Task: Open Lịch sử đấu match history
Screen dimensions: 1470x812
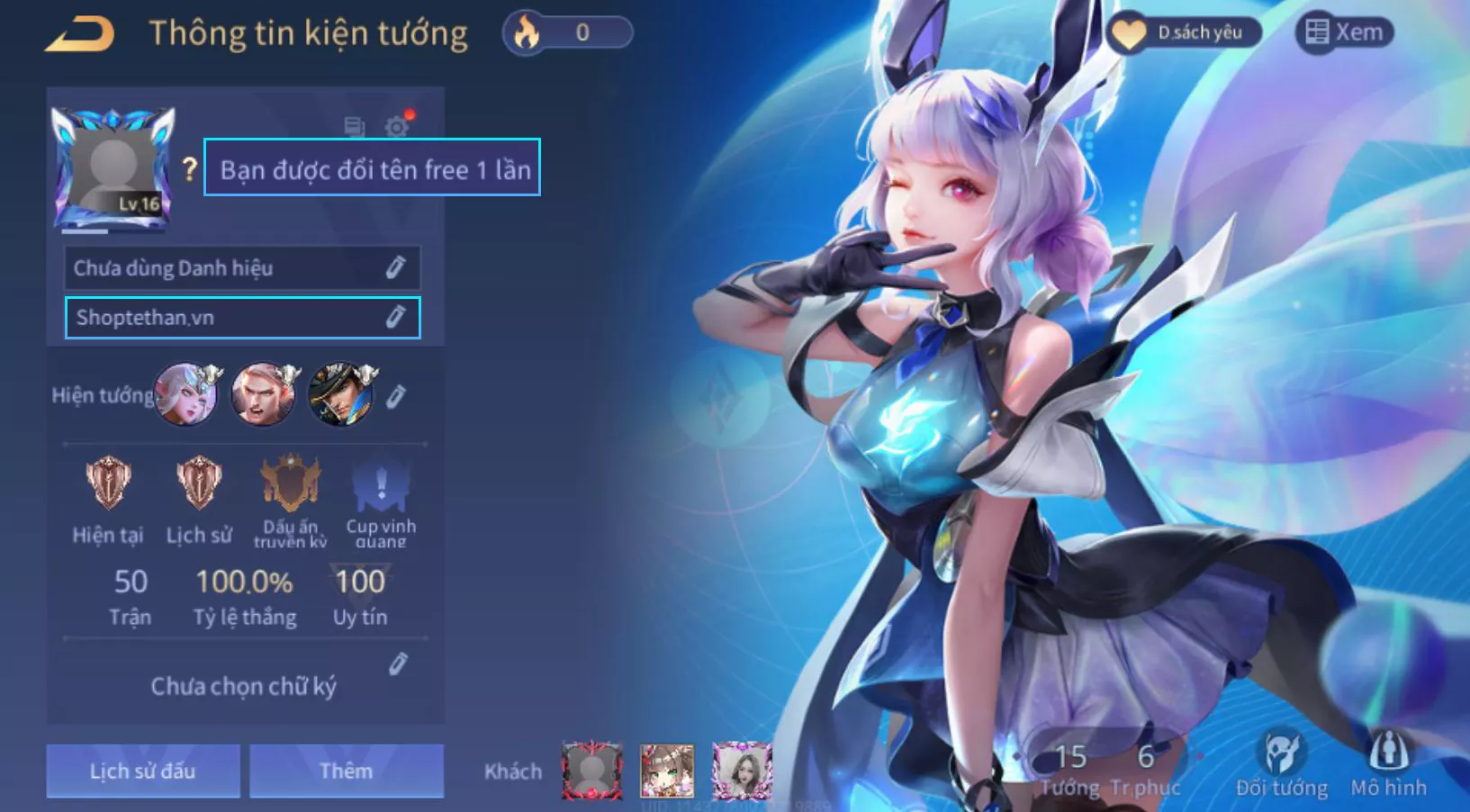Action: [x=143, y=771]
